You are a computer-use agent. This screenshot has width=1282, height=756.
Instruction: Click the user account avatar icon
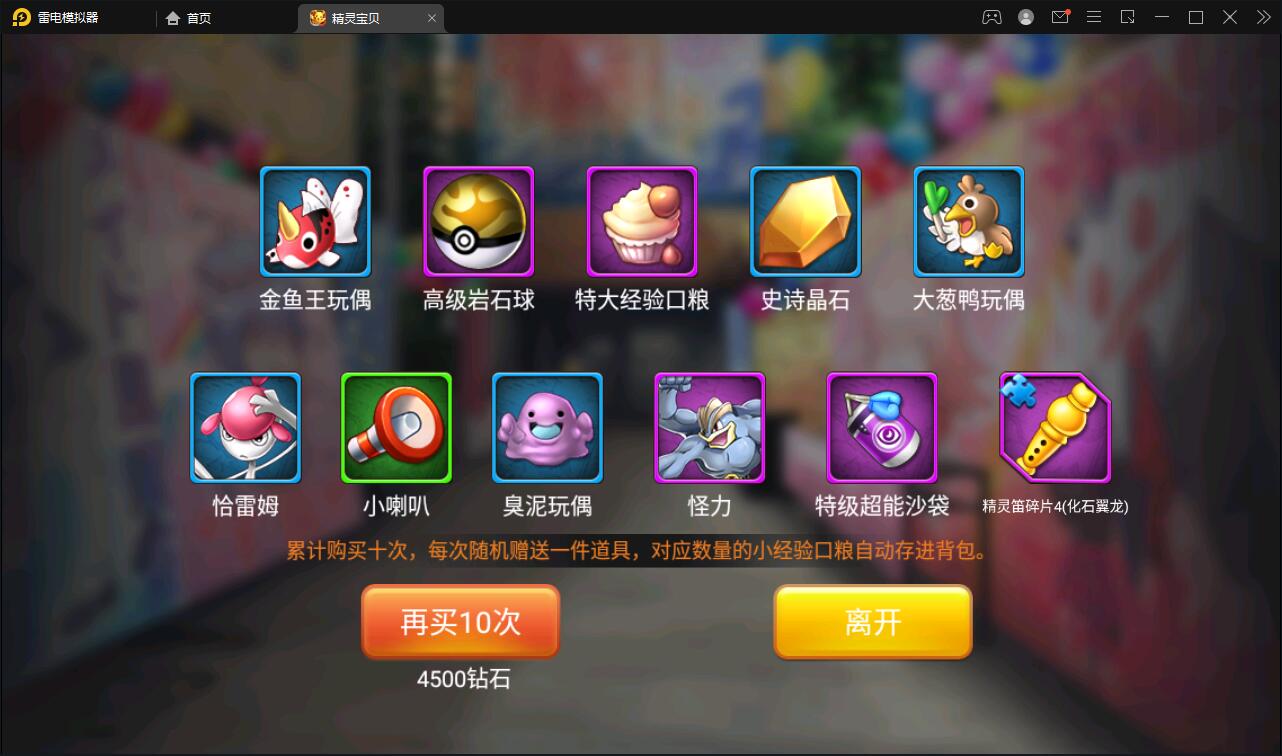pyautogui.click(x=1025, y=17)
